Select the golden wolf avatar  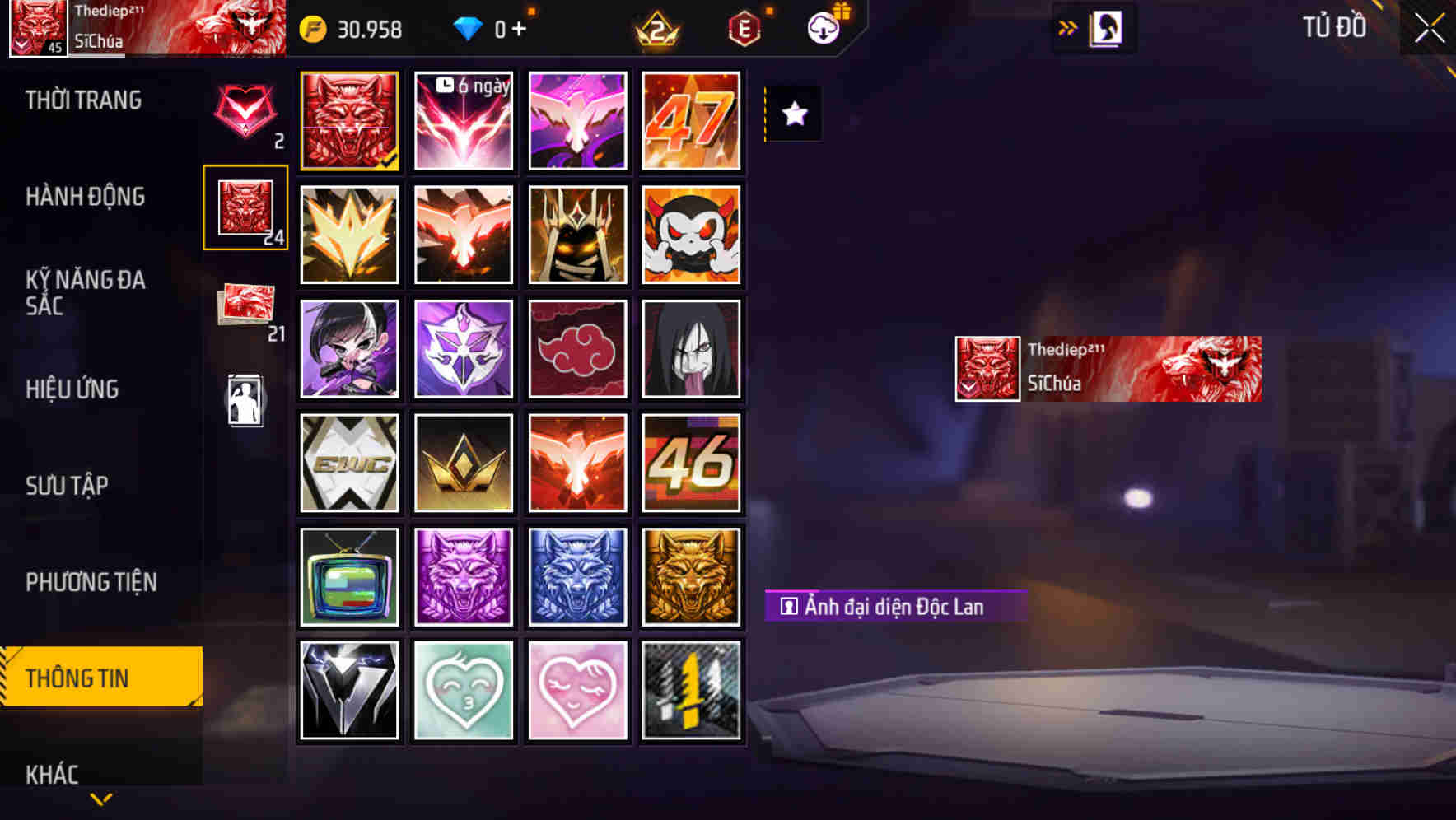(692, 576)
